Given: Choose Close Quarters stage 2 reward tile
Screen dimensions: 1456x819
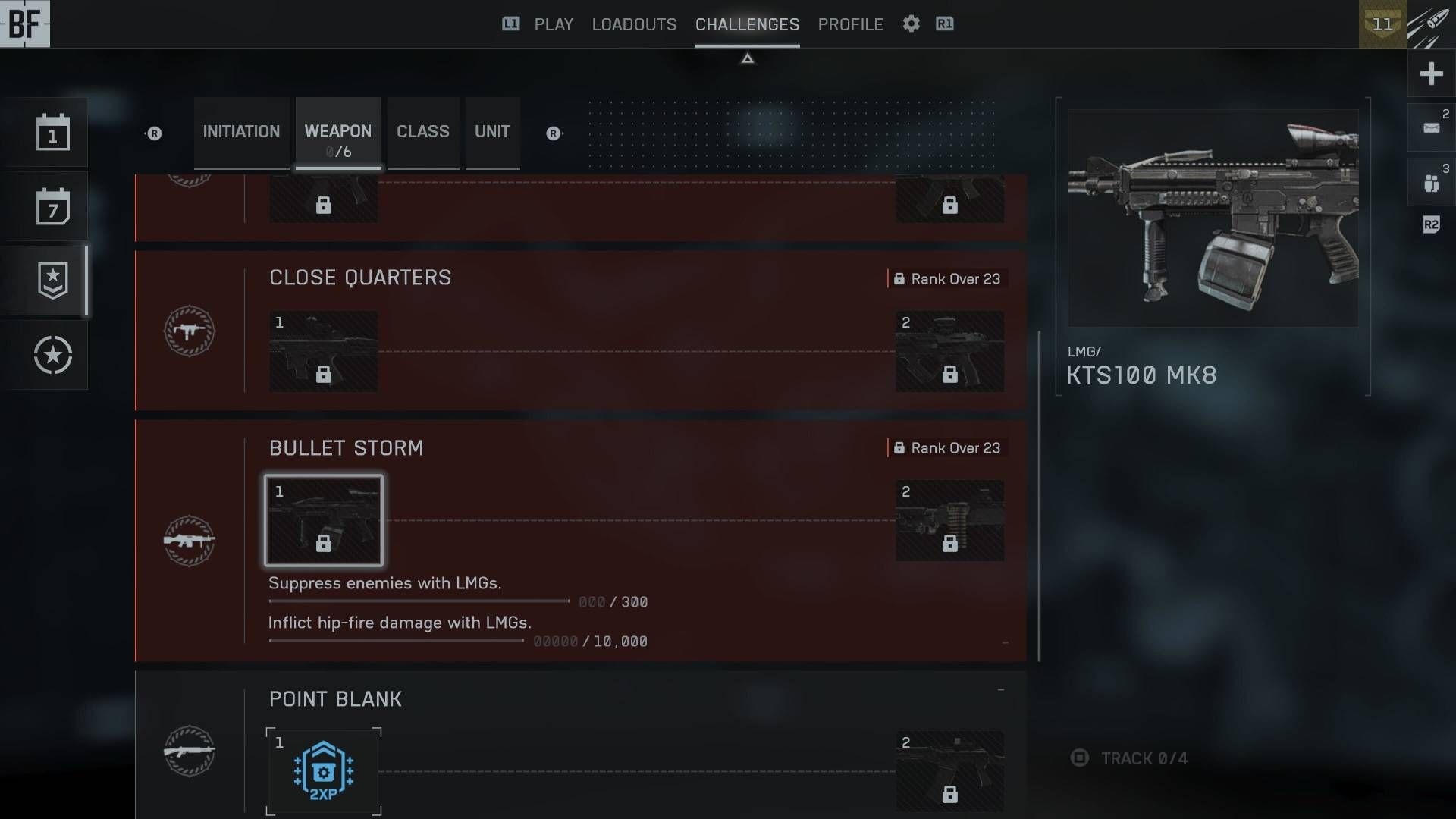Looking at the screenshot, I should click(949, 352).
